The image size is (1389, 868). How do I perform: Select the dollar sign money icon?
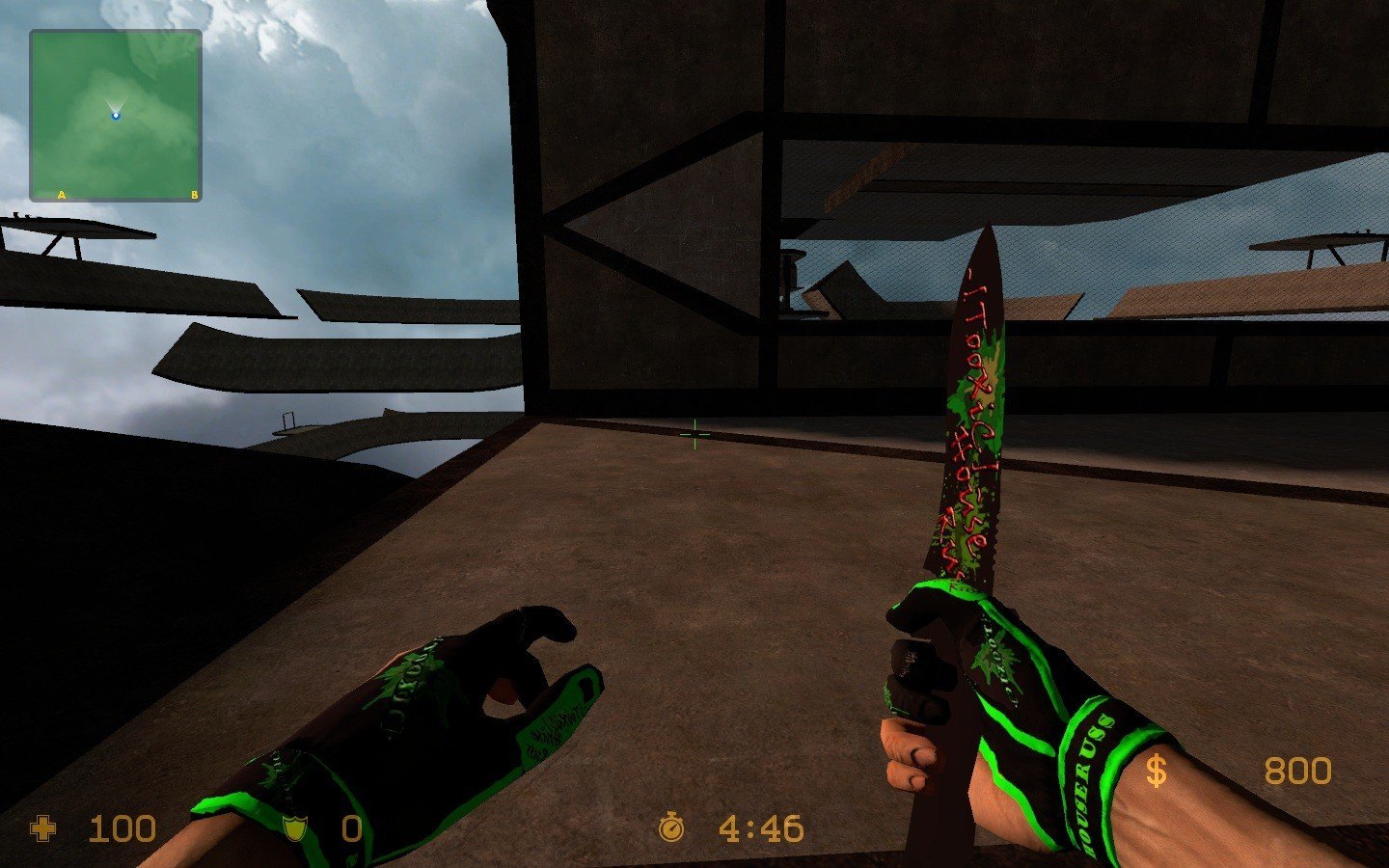pyautogui.click(x=1156, y=771)
